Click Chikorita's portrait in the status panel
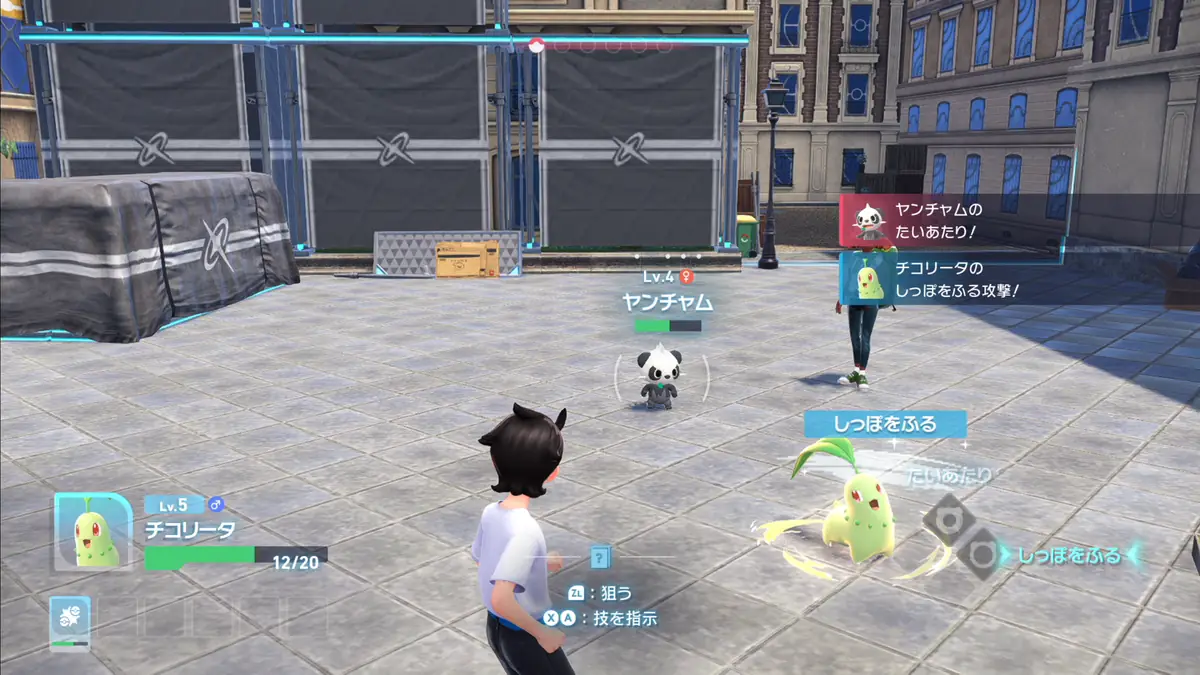This screenshot has height=675, width=1200. coord(93,531)
